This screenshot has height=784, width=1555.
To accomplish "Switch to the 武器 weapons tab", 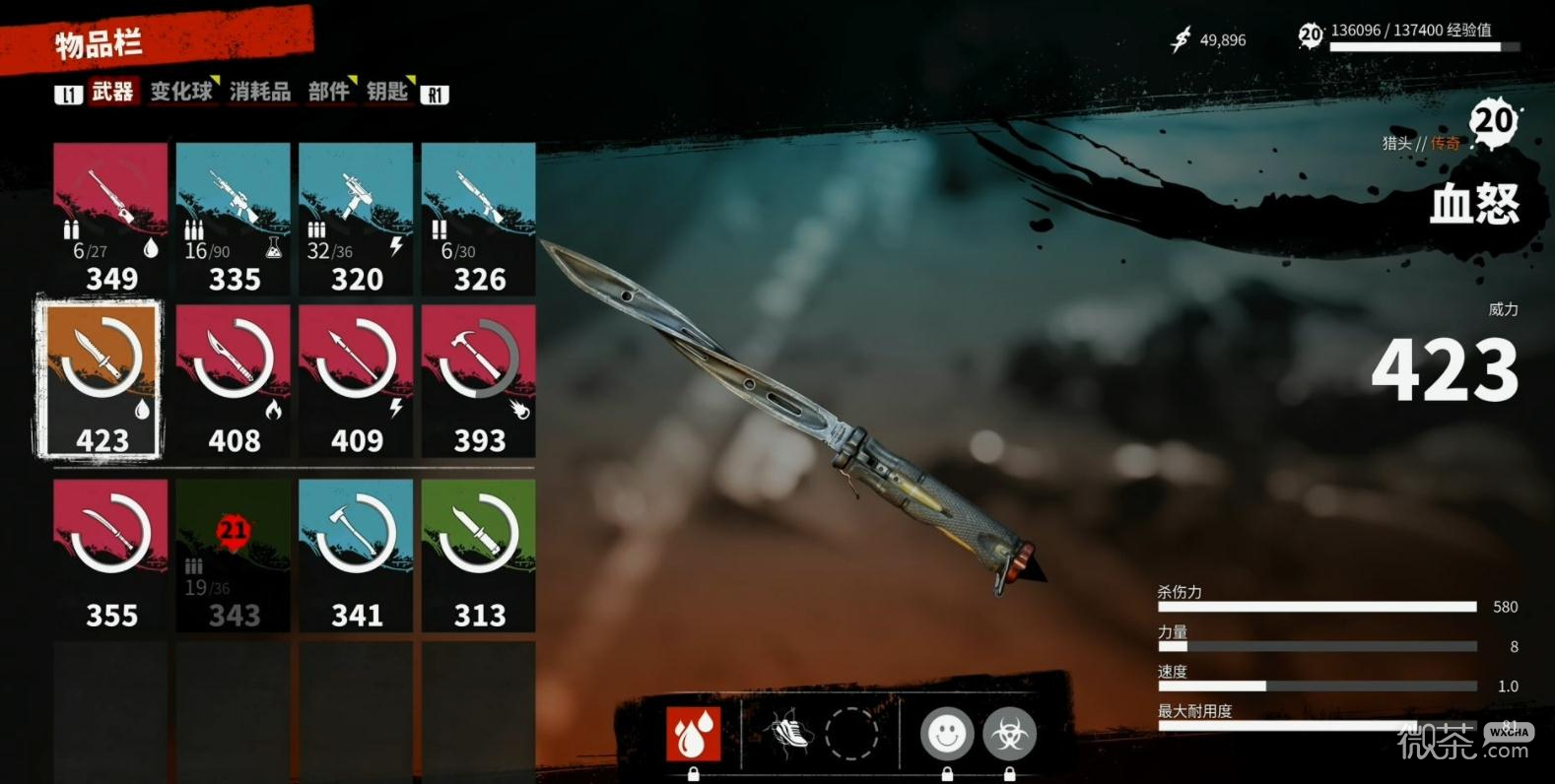I will (x=111, y=93).
